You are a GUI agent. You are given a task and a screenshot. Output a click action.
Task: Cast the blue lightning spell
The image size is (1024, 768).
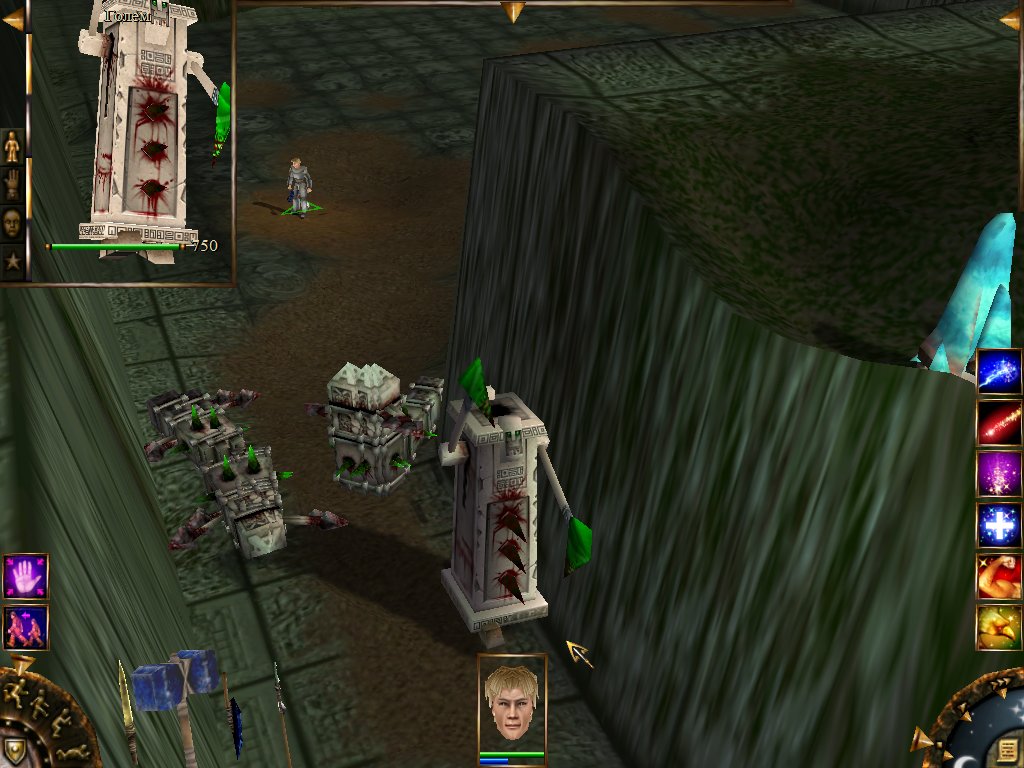(999, 371)
